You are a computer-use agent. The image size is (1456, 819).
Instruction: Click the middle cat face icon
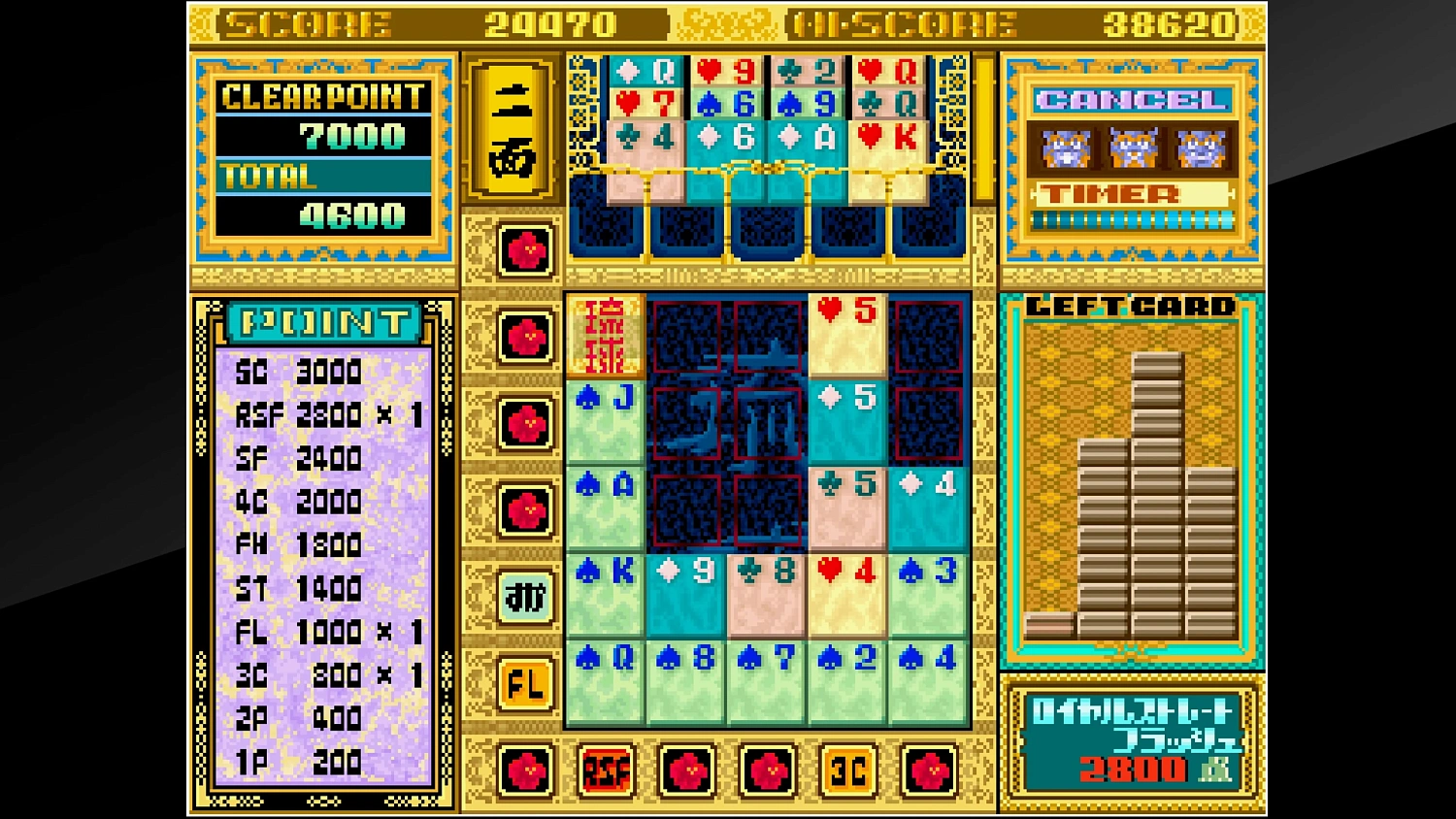(1131, 147)
